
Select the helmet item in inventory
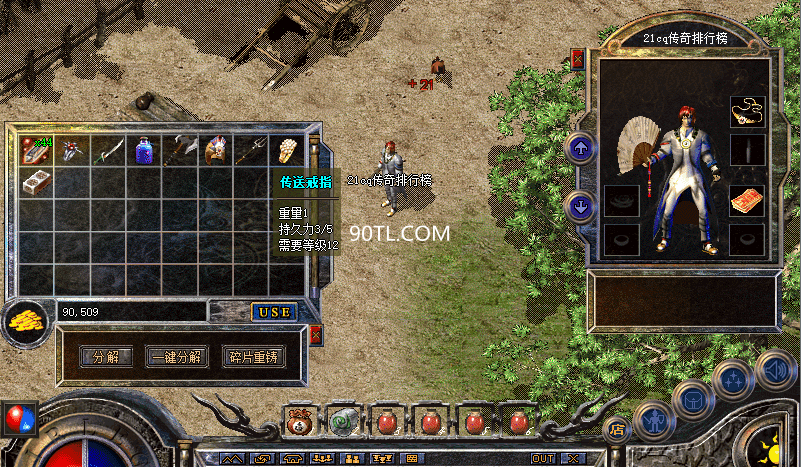click(x=216, y=150)
